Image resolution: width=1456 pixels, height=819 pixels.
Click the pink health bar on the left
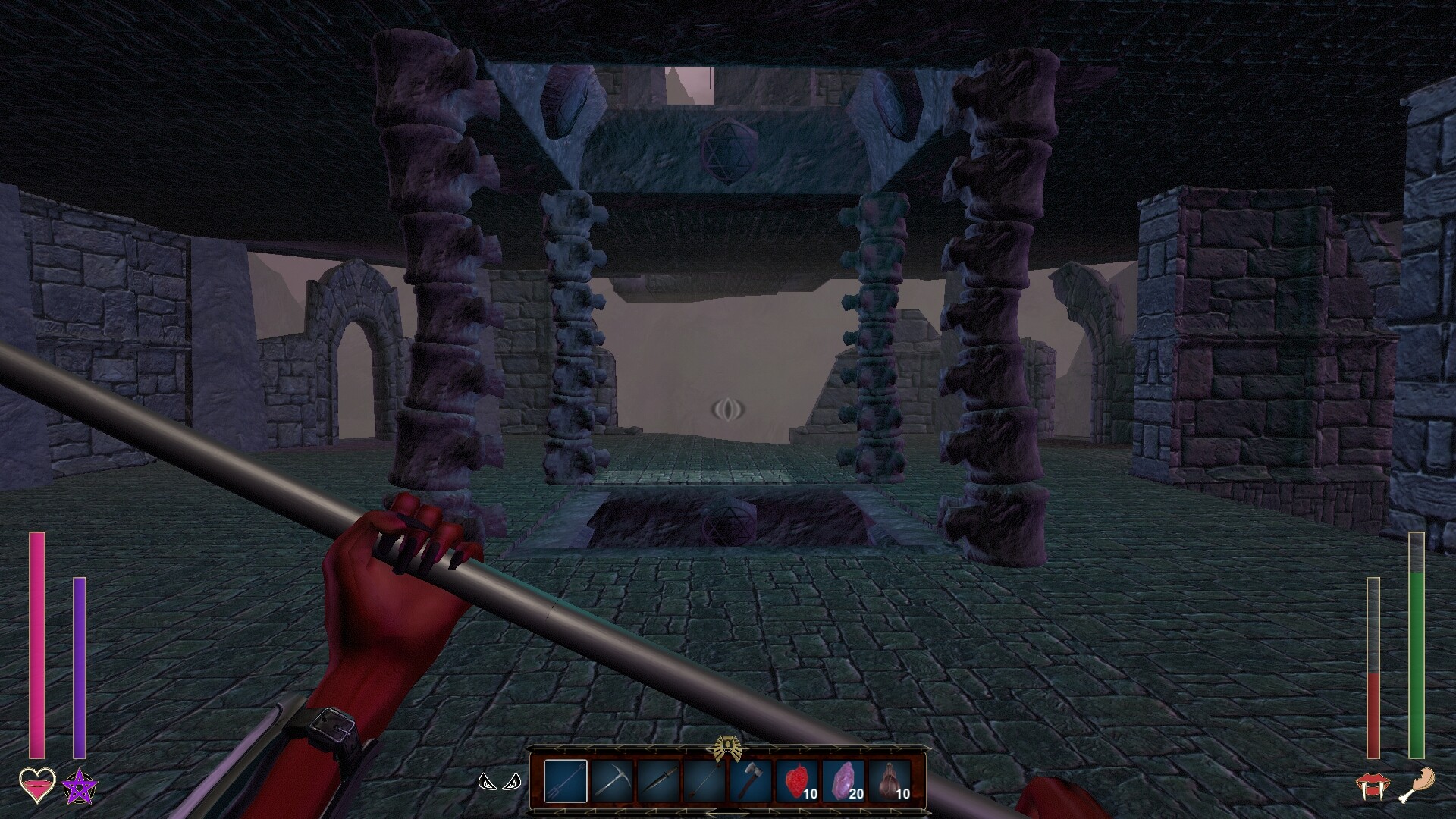36,645
